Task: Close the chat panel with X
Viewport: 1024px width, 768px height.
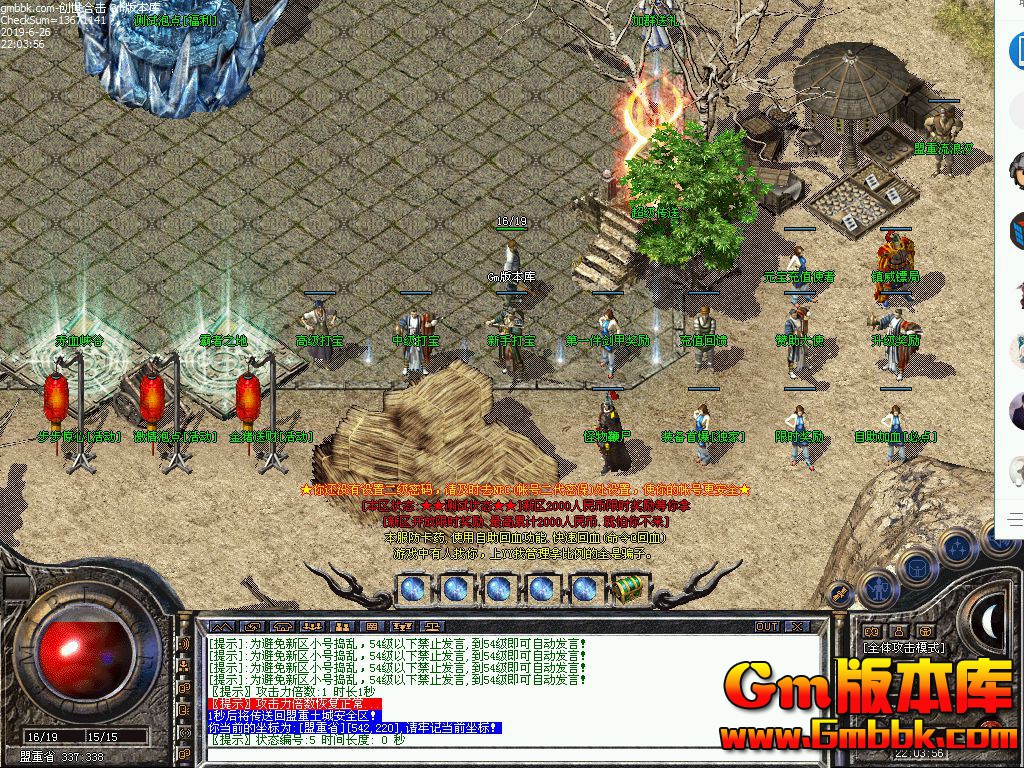Action: pyautogui.click(x=797, y=626)
